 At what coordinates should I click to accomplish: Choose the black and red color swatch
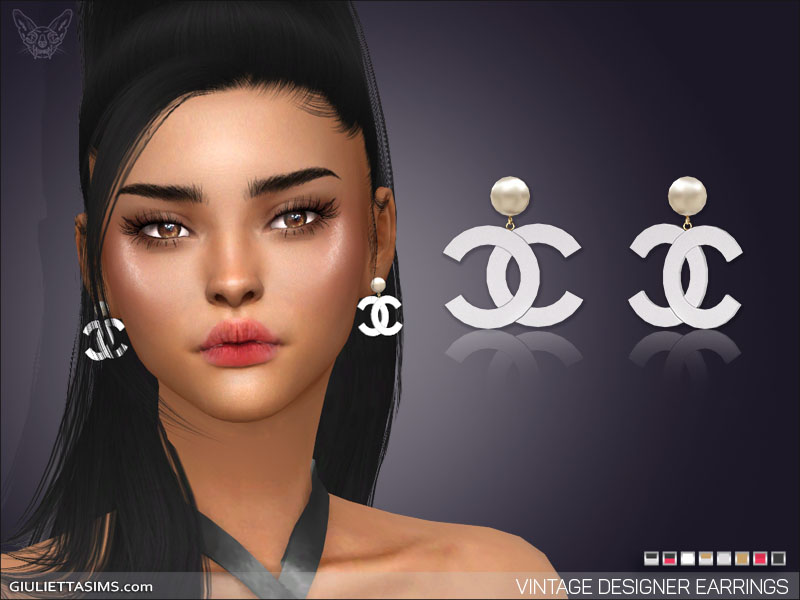coord(670,558)
